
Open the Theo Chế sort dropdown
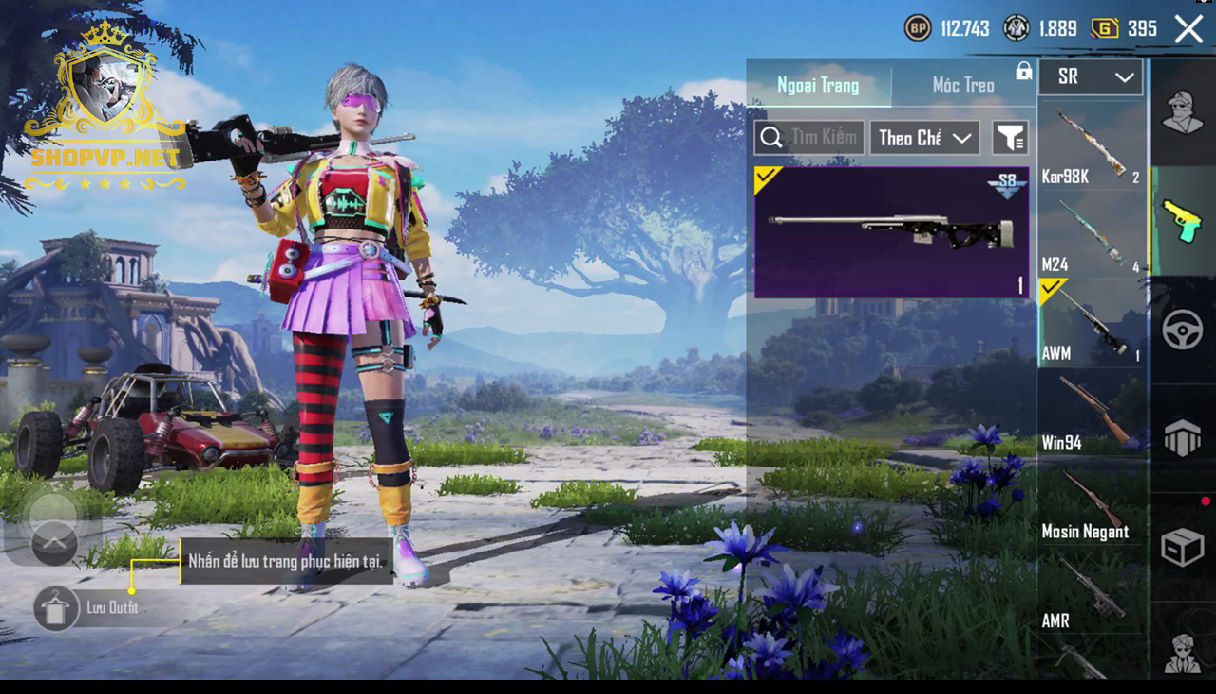[x=924, y=138]
